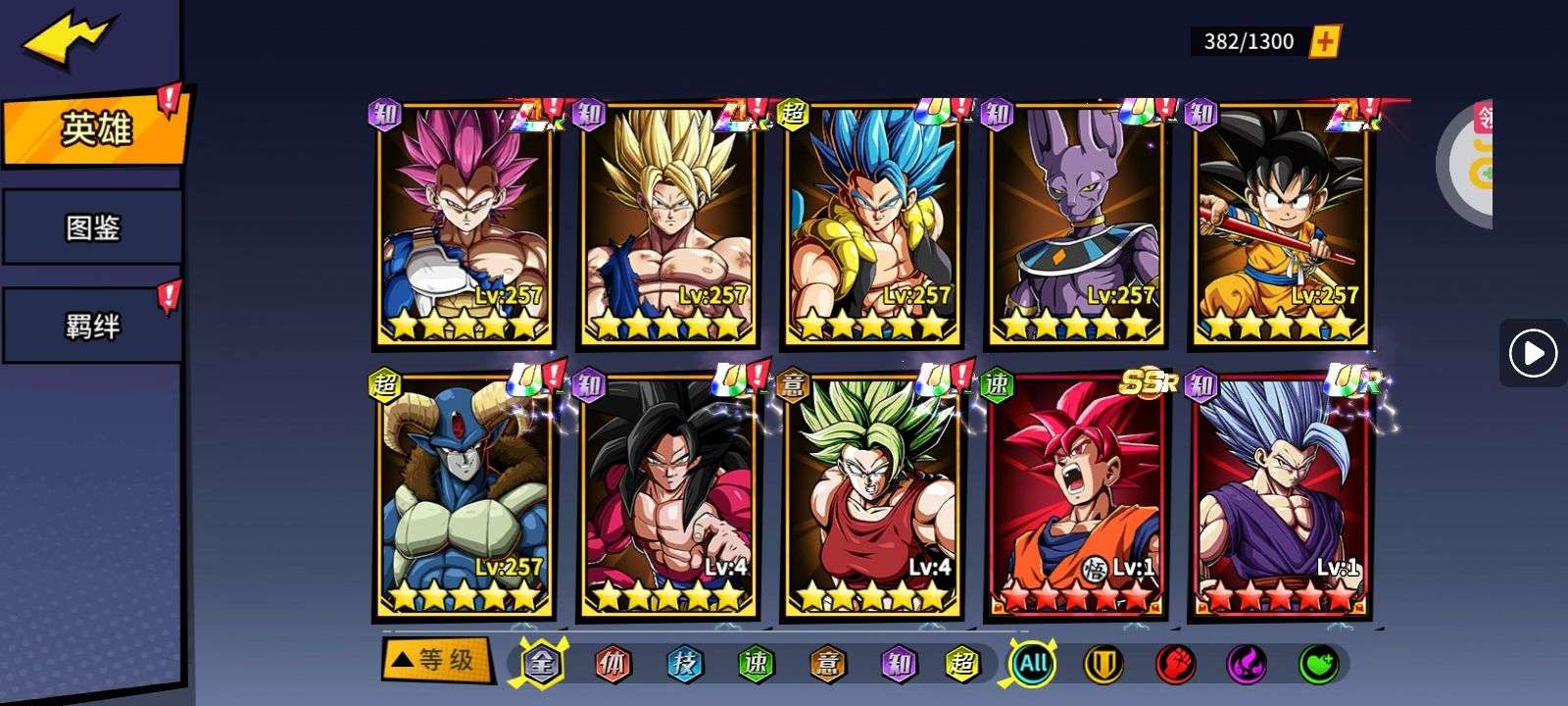Open the 图鉴 tab
The height and width of the screenshot is (706, 1568).
92,228
